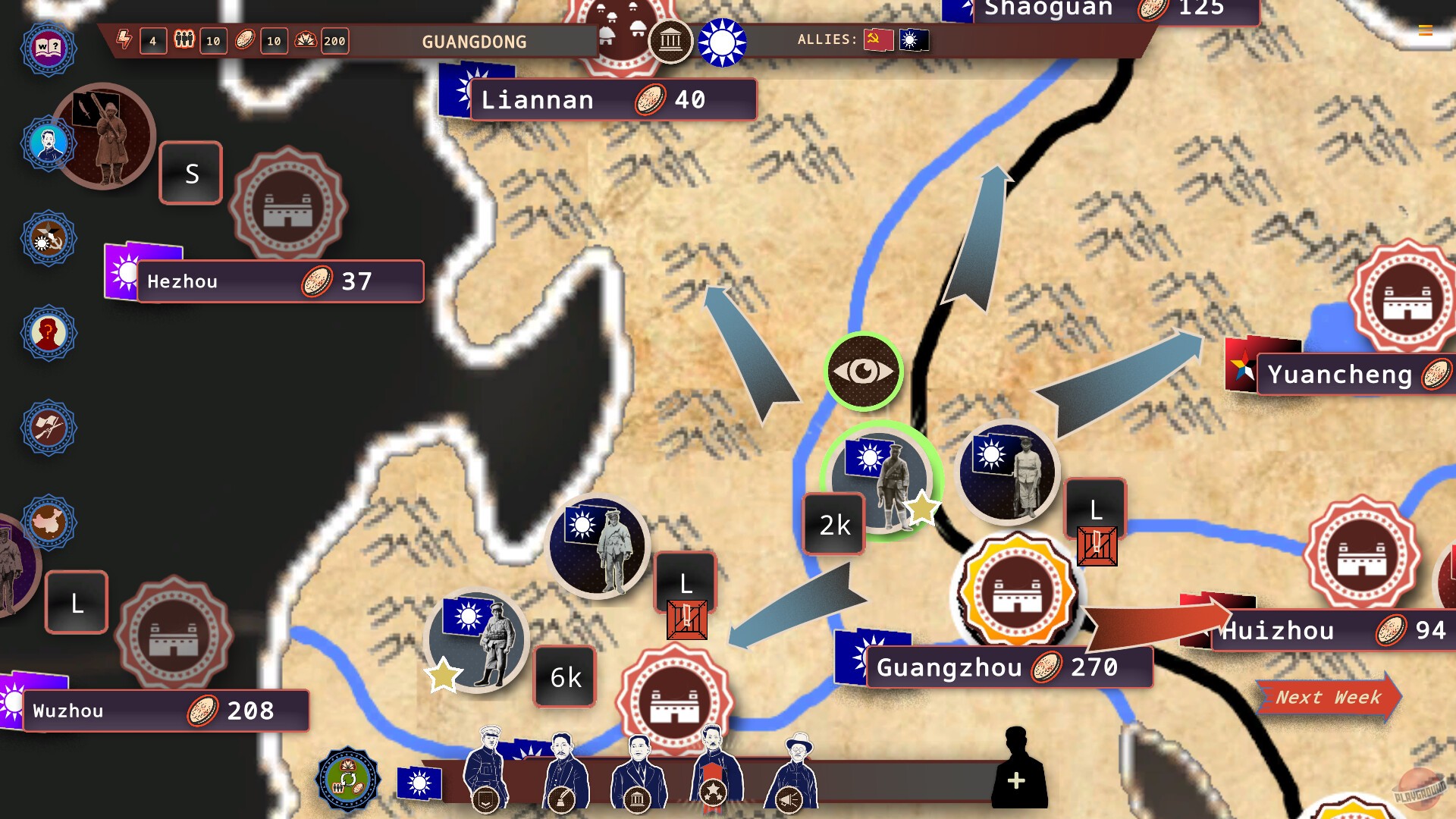Open the encyclopedia book icon in the sidebar
The width and height of the screenshot is (1456, 819).
pos(48,48)
